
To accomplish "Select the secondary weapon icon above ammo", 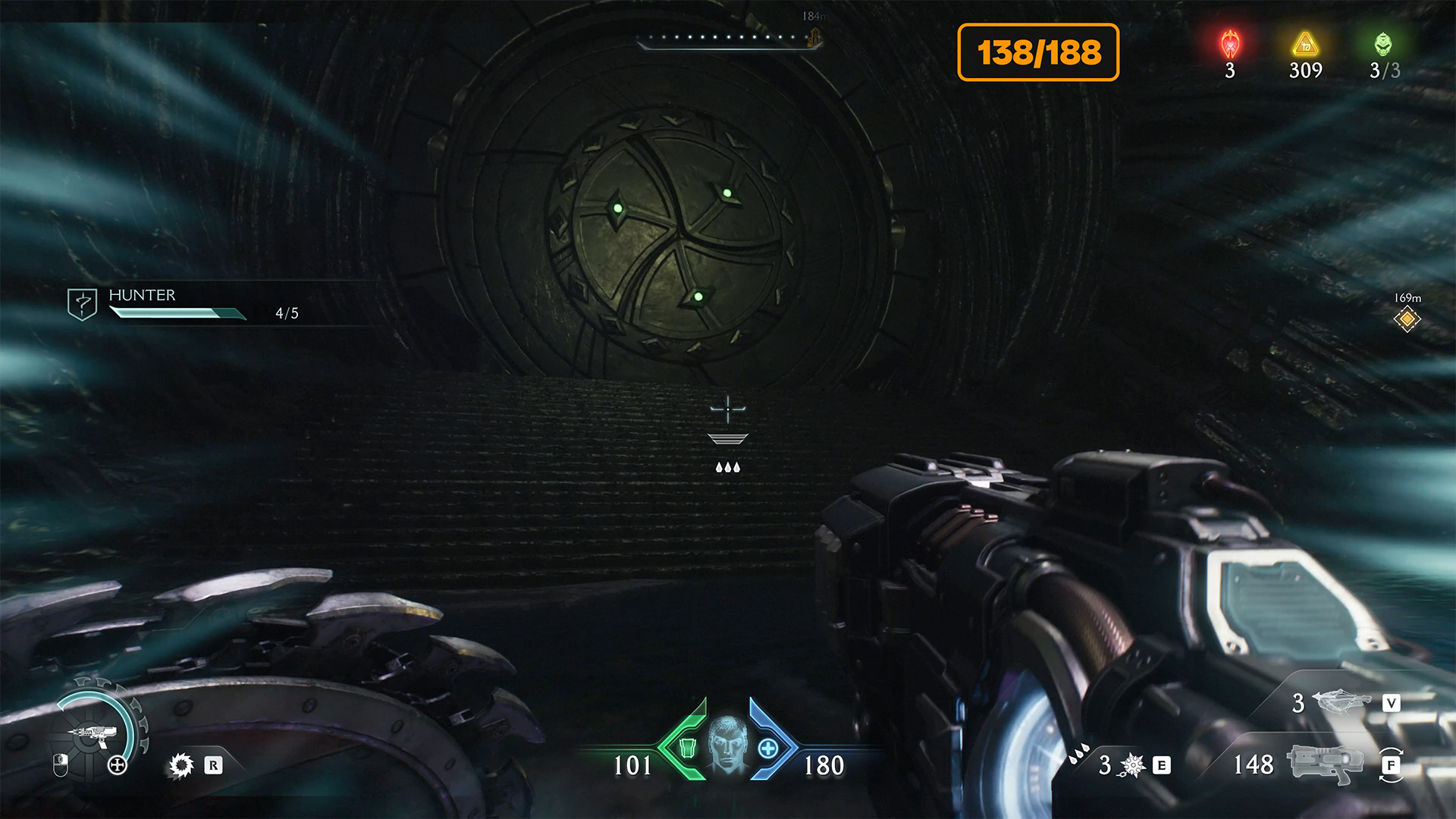I will pos(1341,701).
